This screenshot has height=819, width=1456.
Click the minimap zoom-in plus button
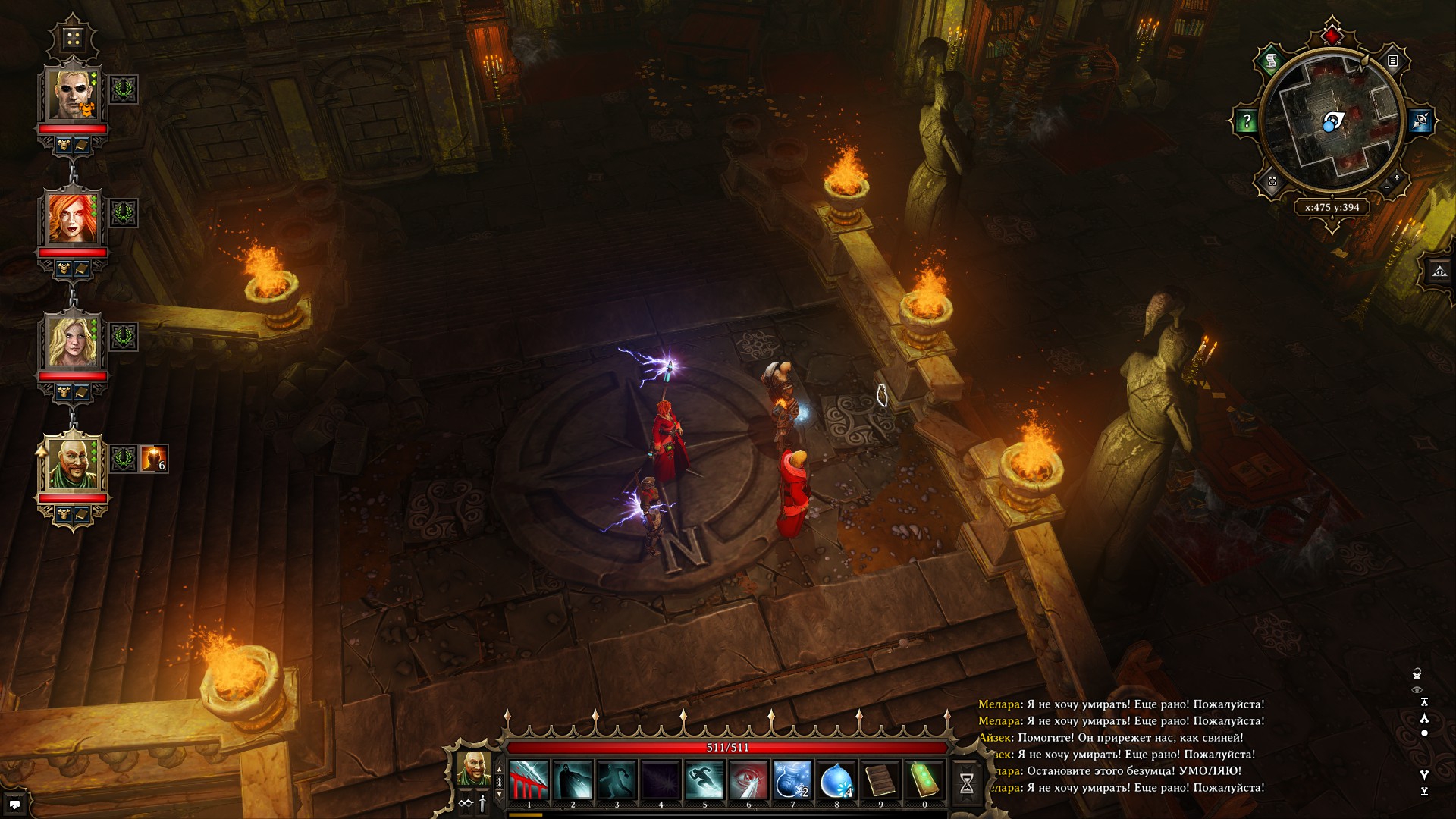pyautogui.click(x=1397, y=177)
